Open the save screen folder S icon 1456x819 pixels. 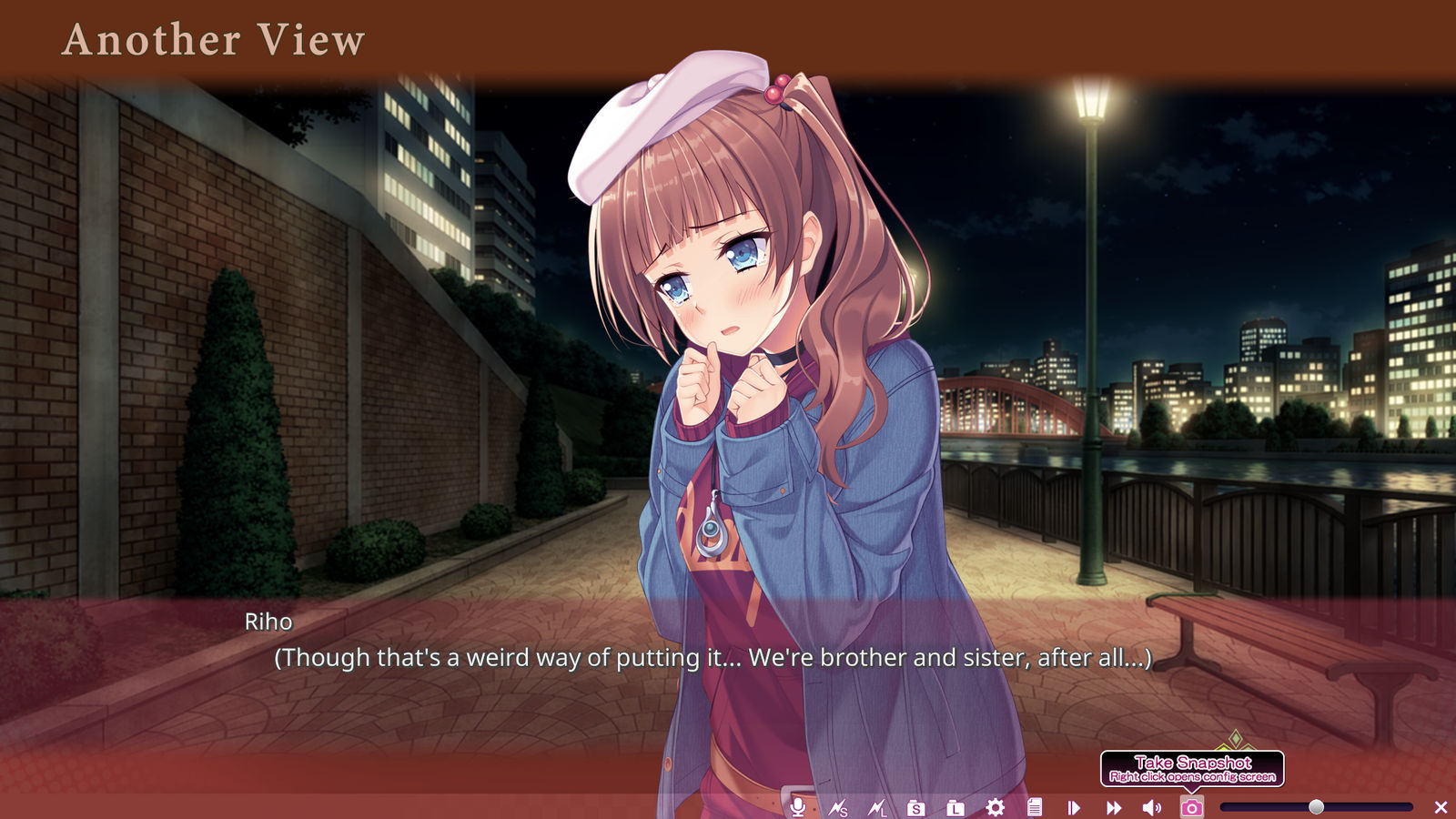click(915, 807)
